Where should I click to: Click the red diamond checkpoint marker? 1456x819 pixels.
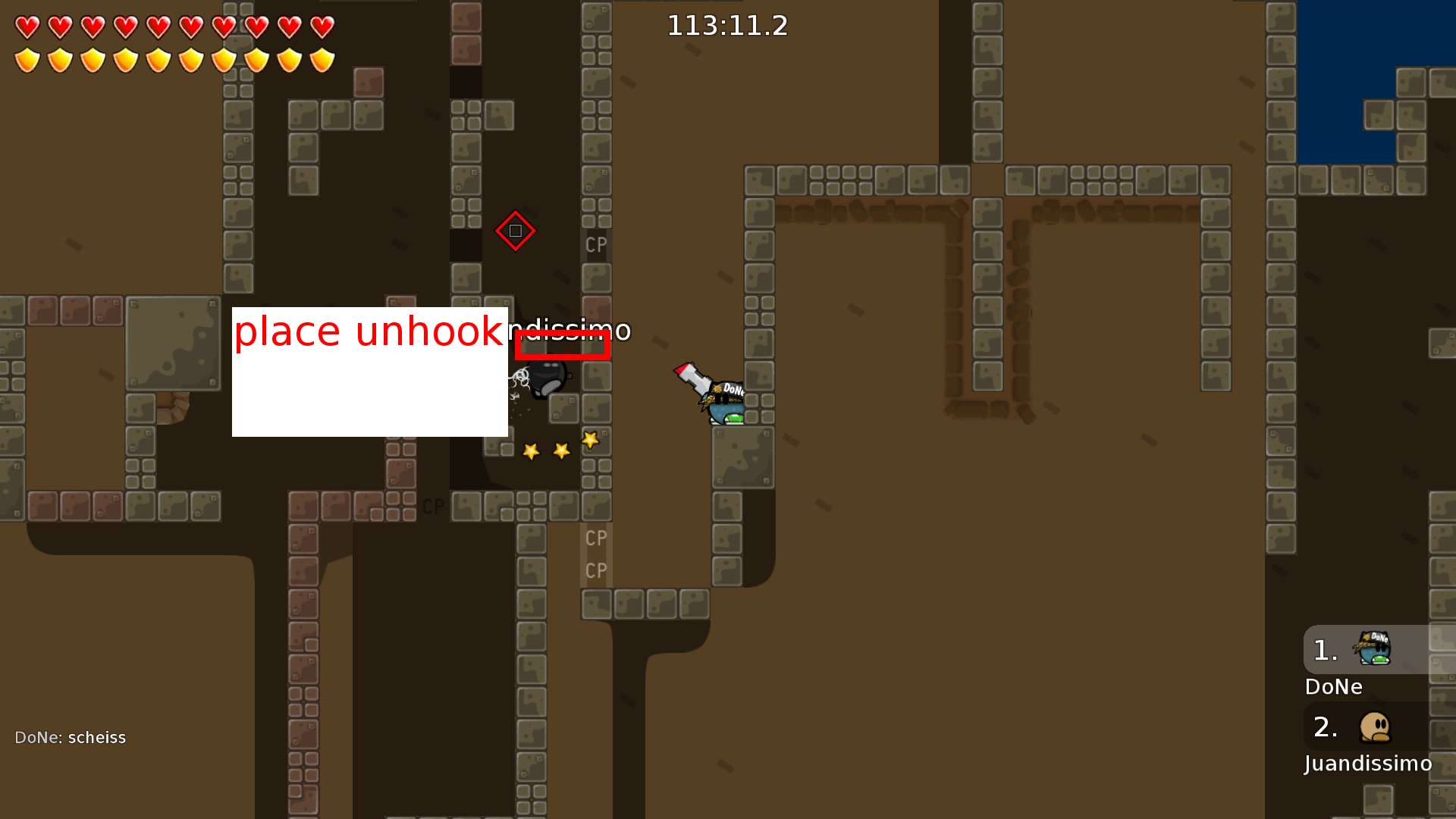pyautogui.click(x=515, y=231)
